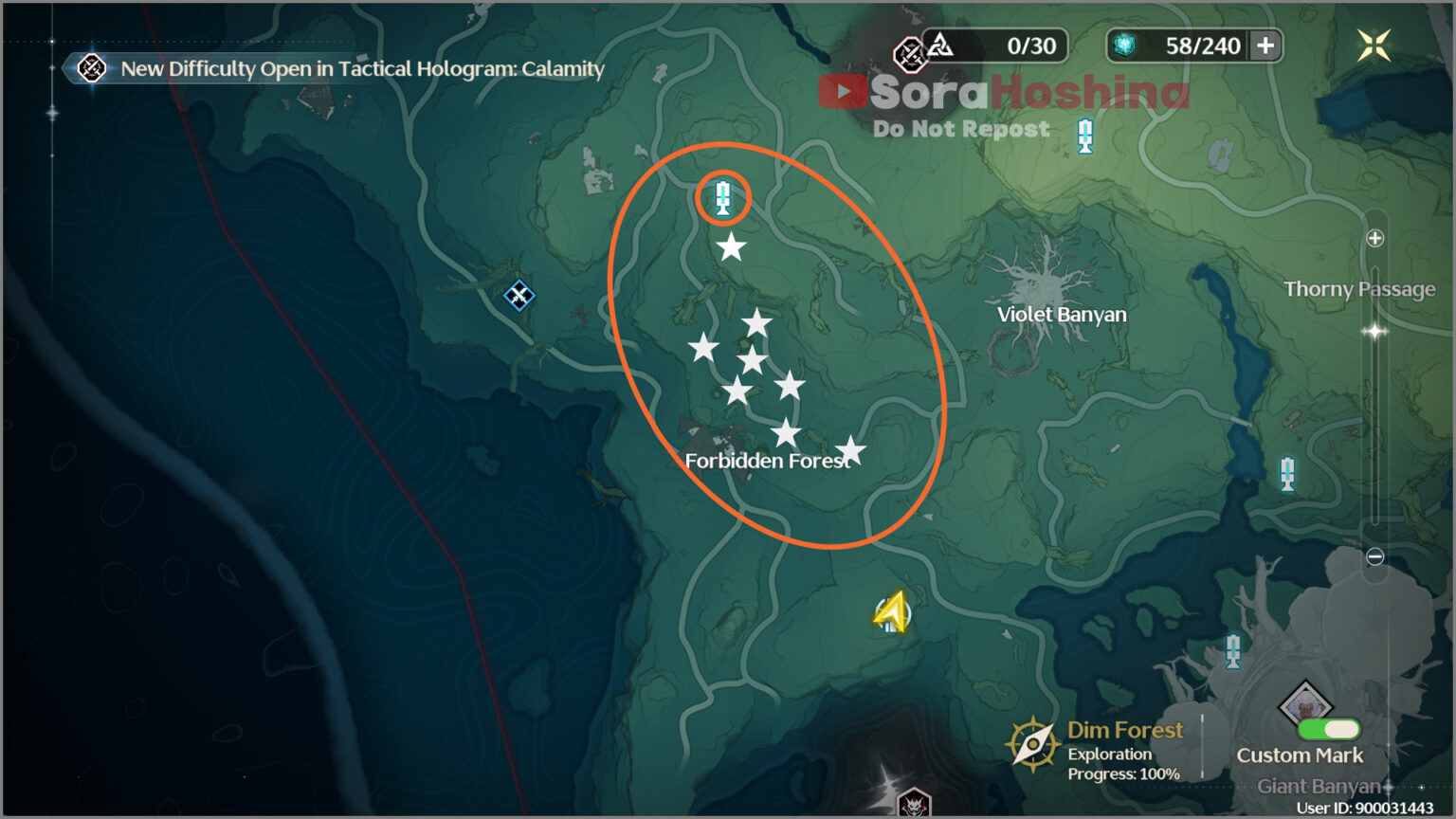Close the map screen
Screen dimensions: 1456x819
tap(1373, 45)
